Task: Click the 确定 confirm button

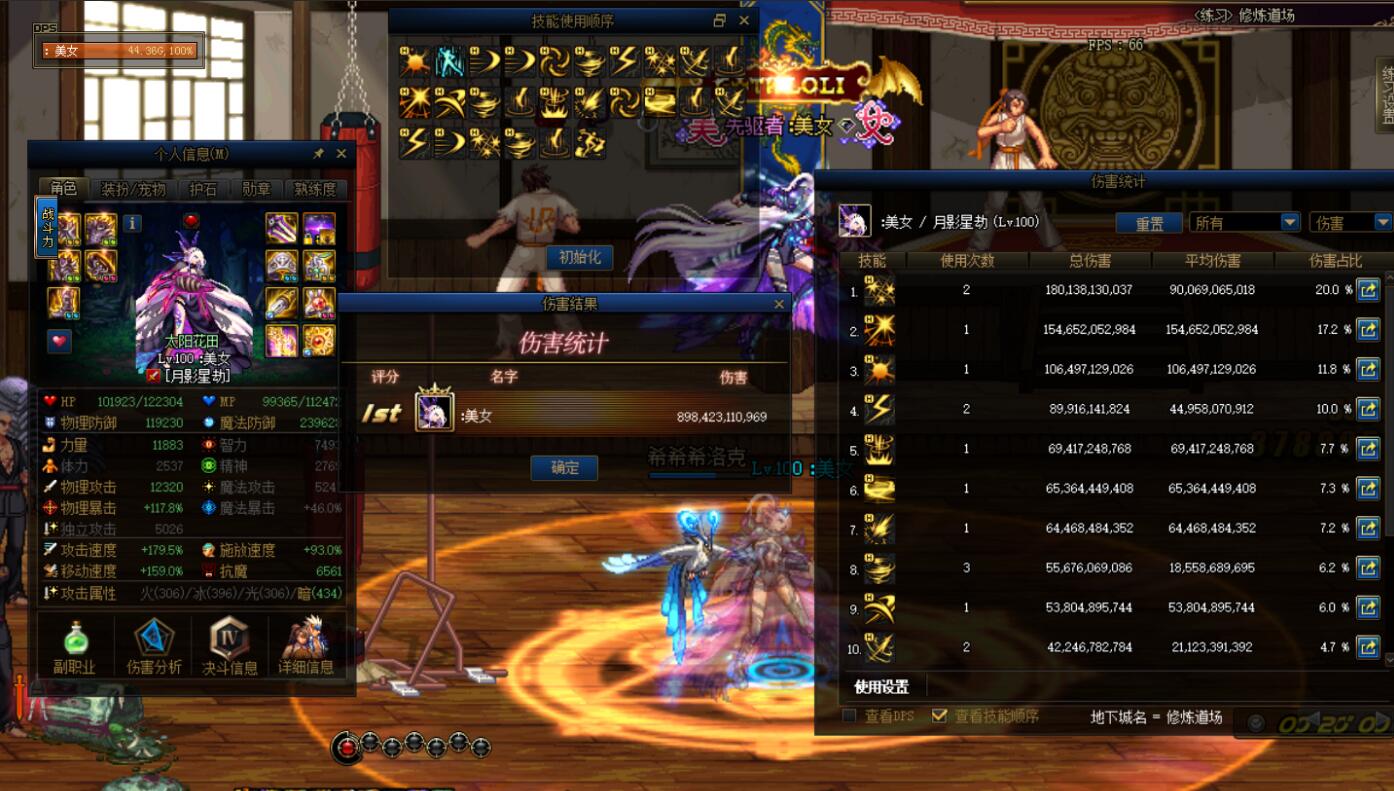Action: (564, 467)
